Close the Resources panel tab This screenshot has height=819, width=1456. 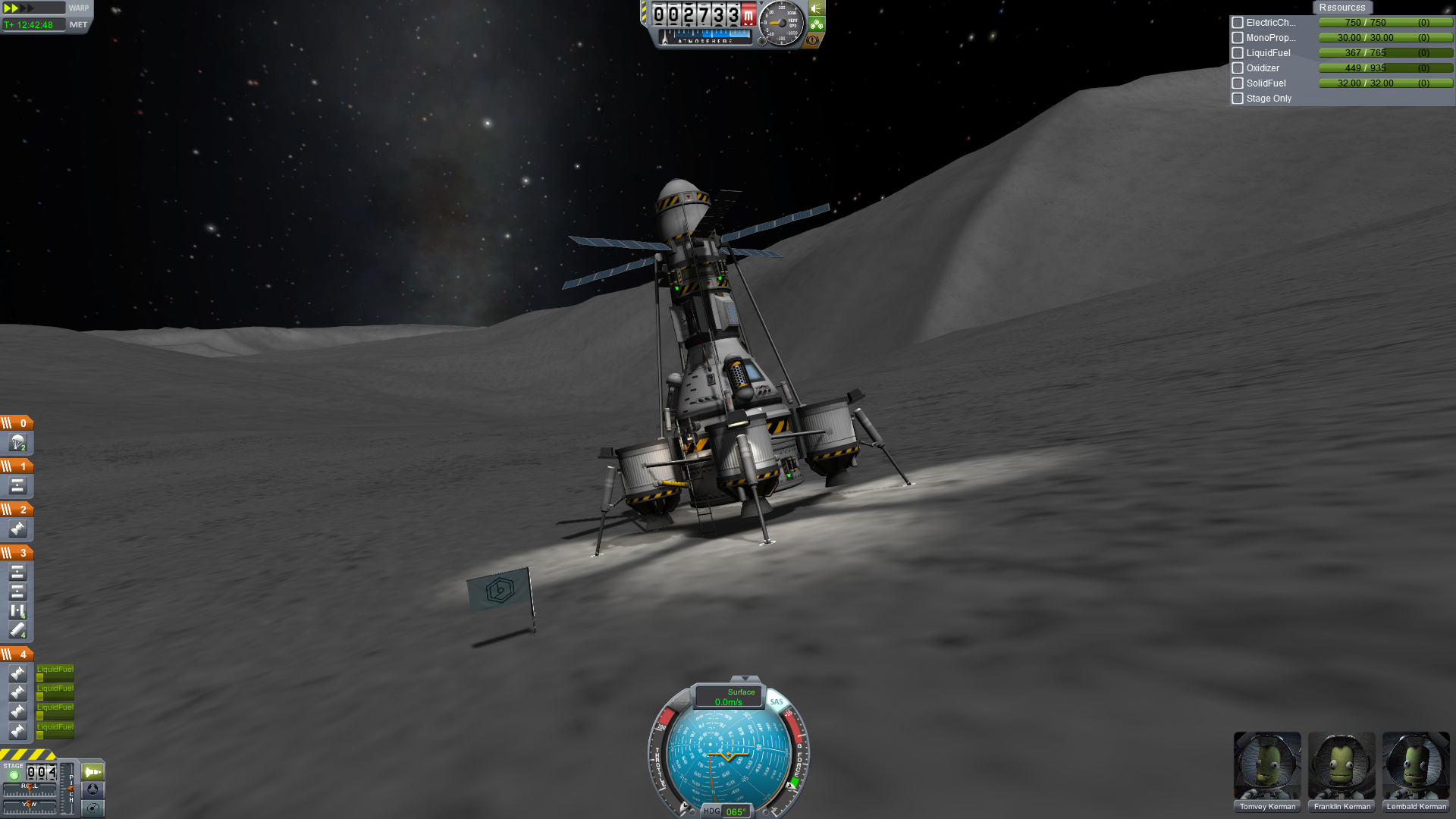1341,8
